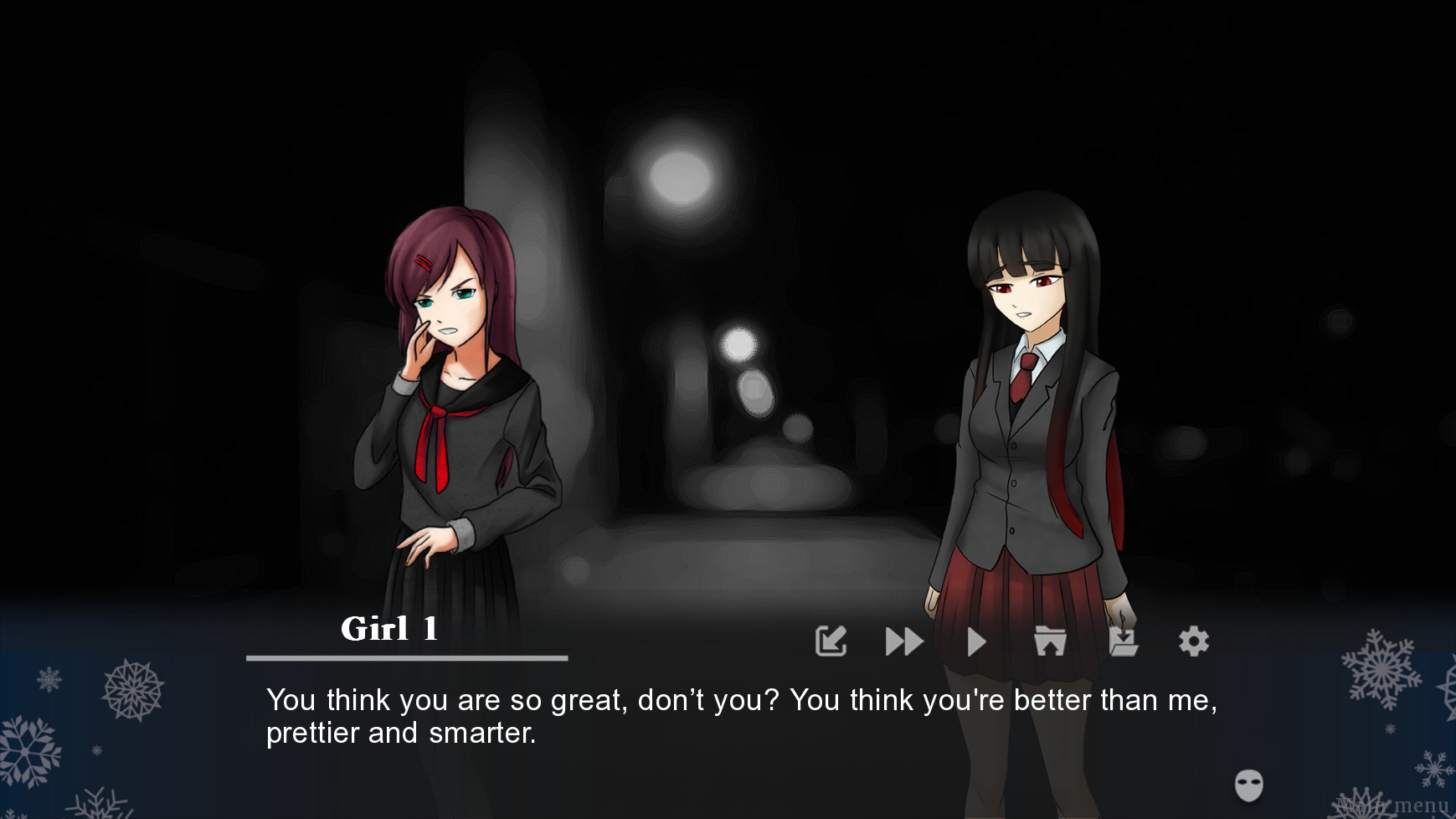Screen dimensions: 1456x819
Task: Open the load screen via the folder icon
Action: coord(1049,641)
